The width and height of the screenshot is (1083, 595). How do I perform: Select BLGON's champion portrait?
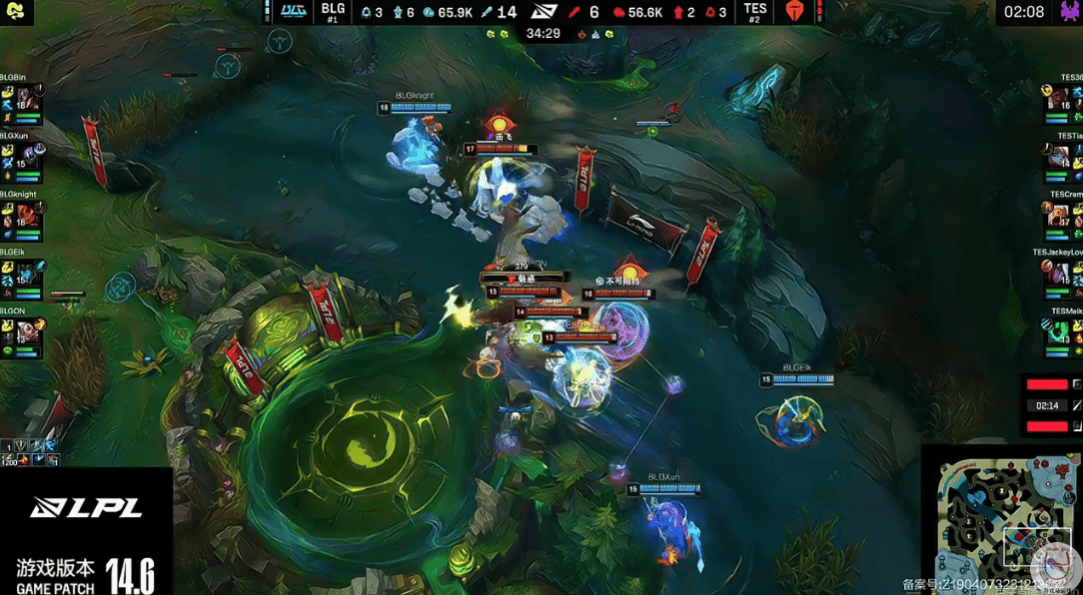pyautogui.click(x=25, y=330)
